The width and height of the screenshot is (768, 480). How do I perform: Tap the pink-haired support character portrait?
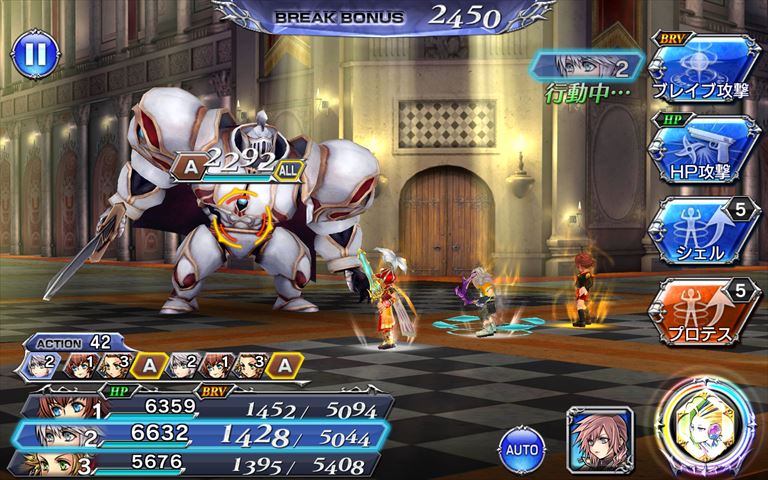click(599, 438)
